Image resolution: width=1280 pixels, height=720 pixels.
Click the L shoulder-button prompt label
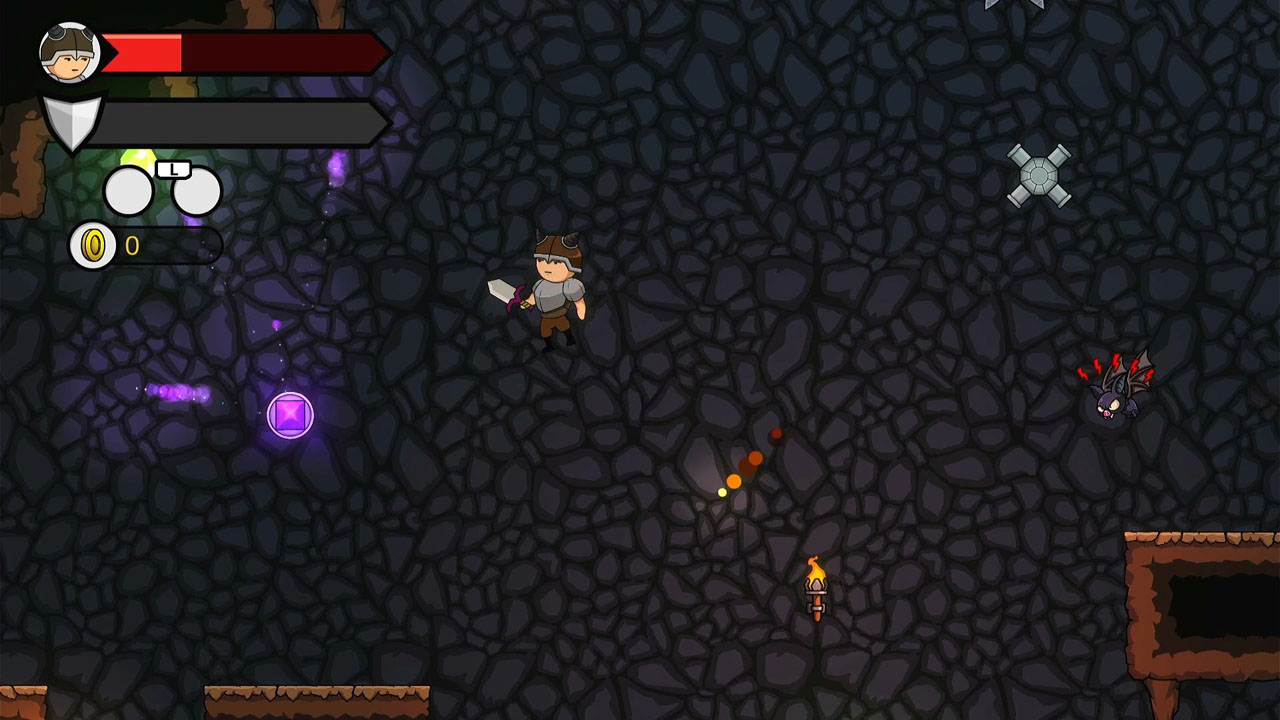175,170
